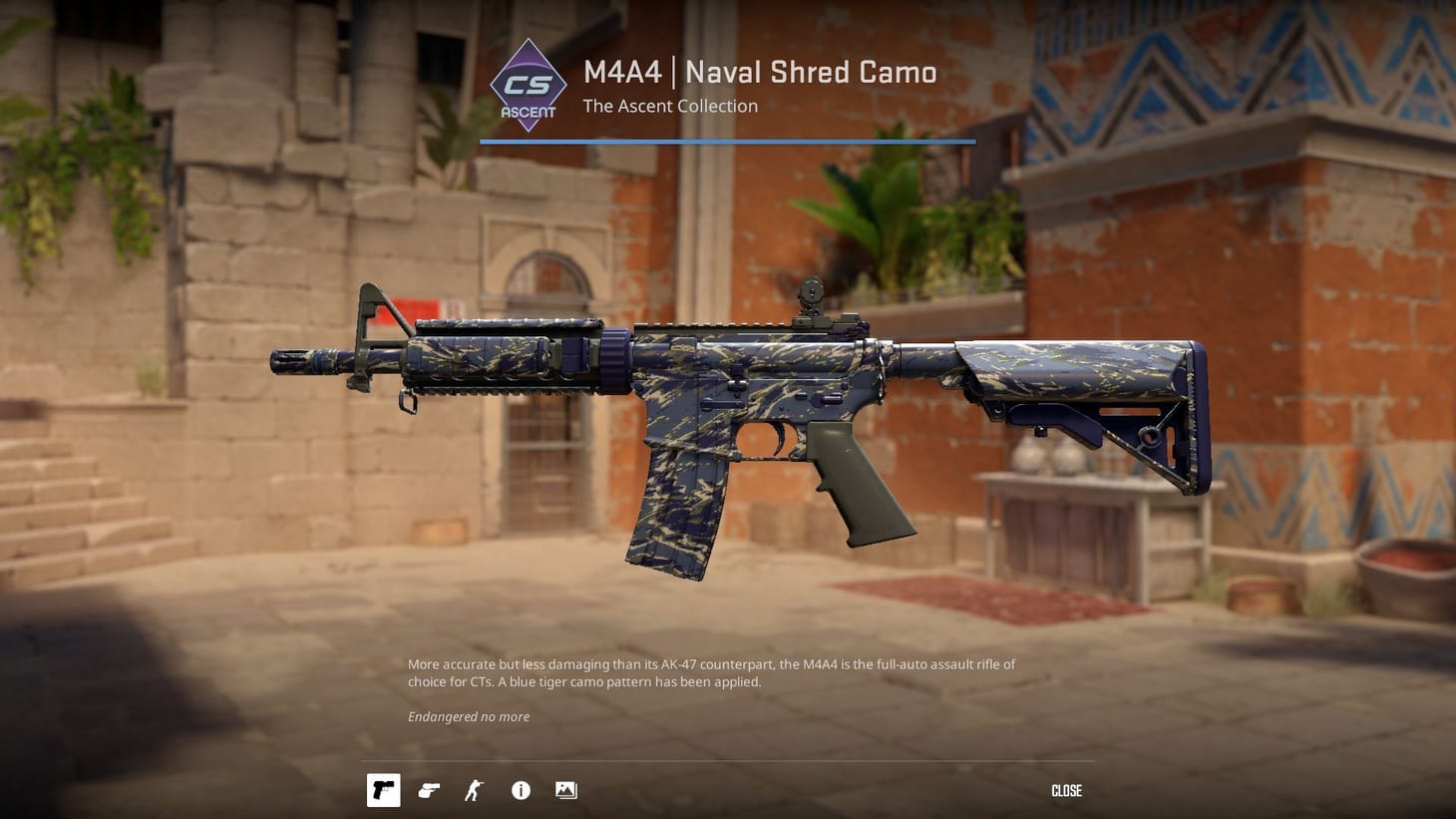Click the blue divider line under the title
This screenshot has height=819, width=1456.
(727, 143)
